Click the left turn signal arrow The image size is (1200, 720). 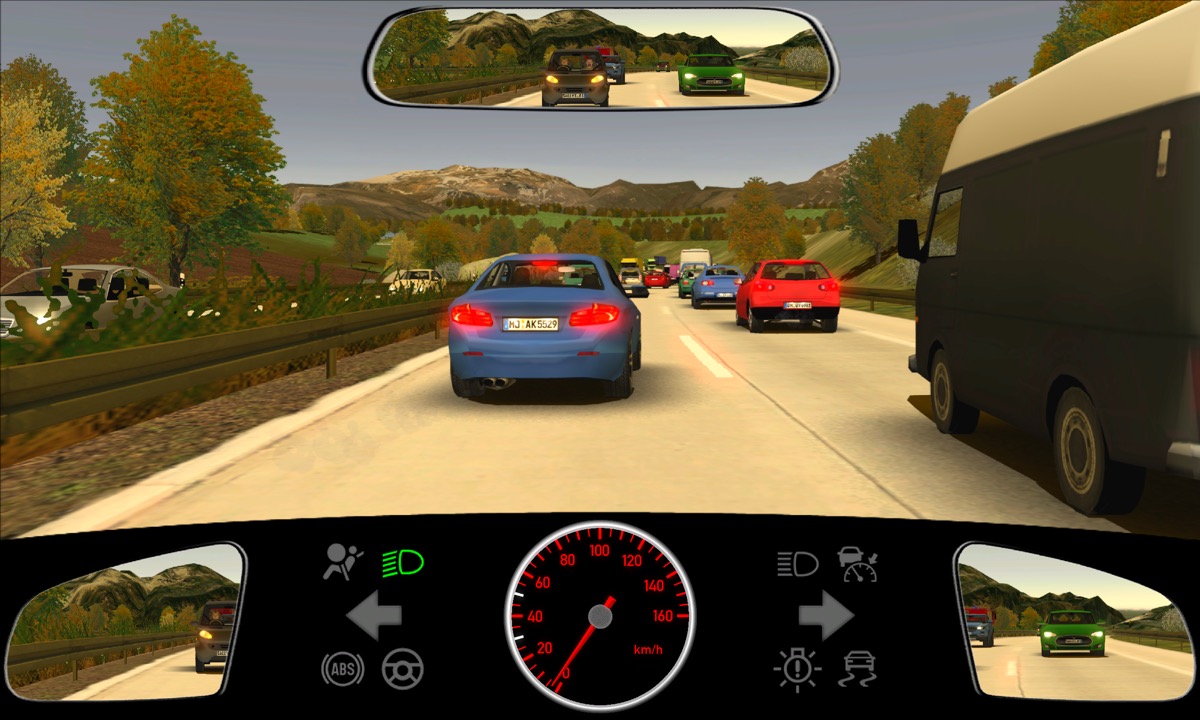click(374, 615)
